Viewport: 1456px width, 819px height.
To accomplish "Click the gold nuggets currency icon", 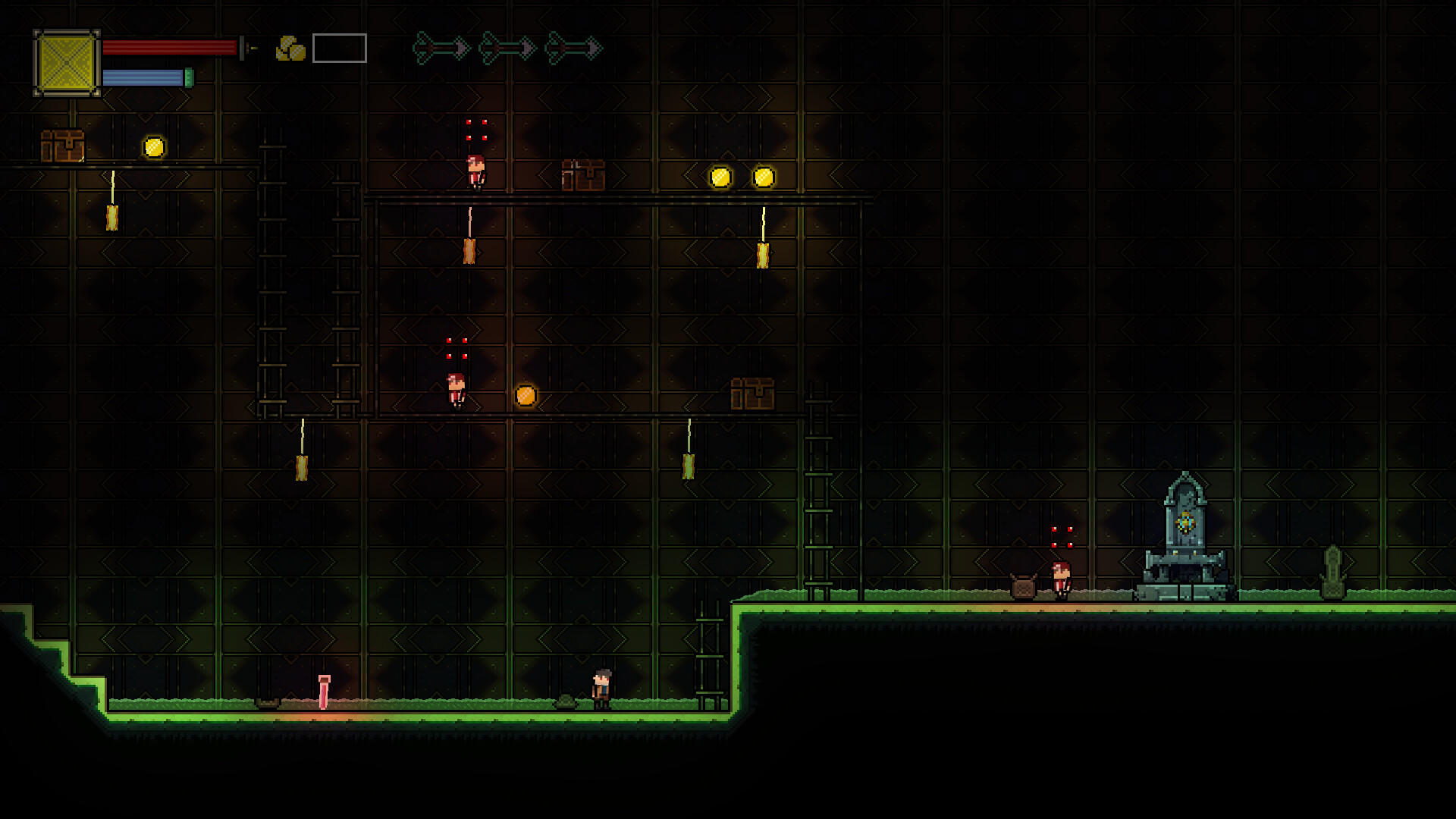I will point(290,49).
